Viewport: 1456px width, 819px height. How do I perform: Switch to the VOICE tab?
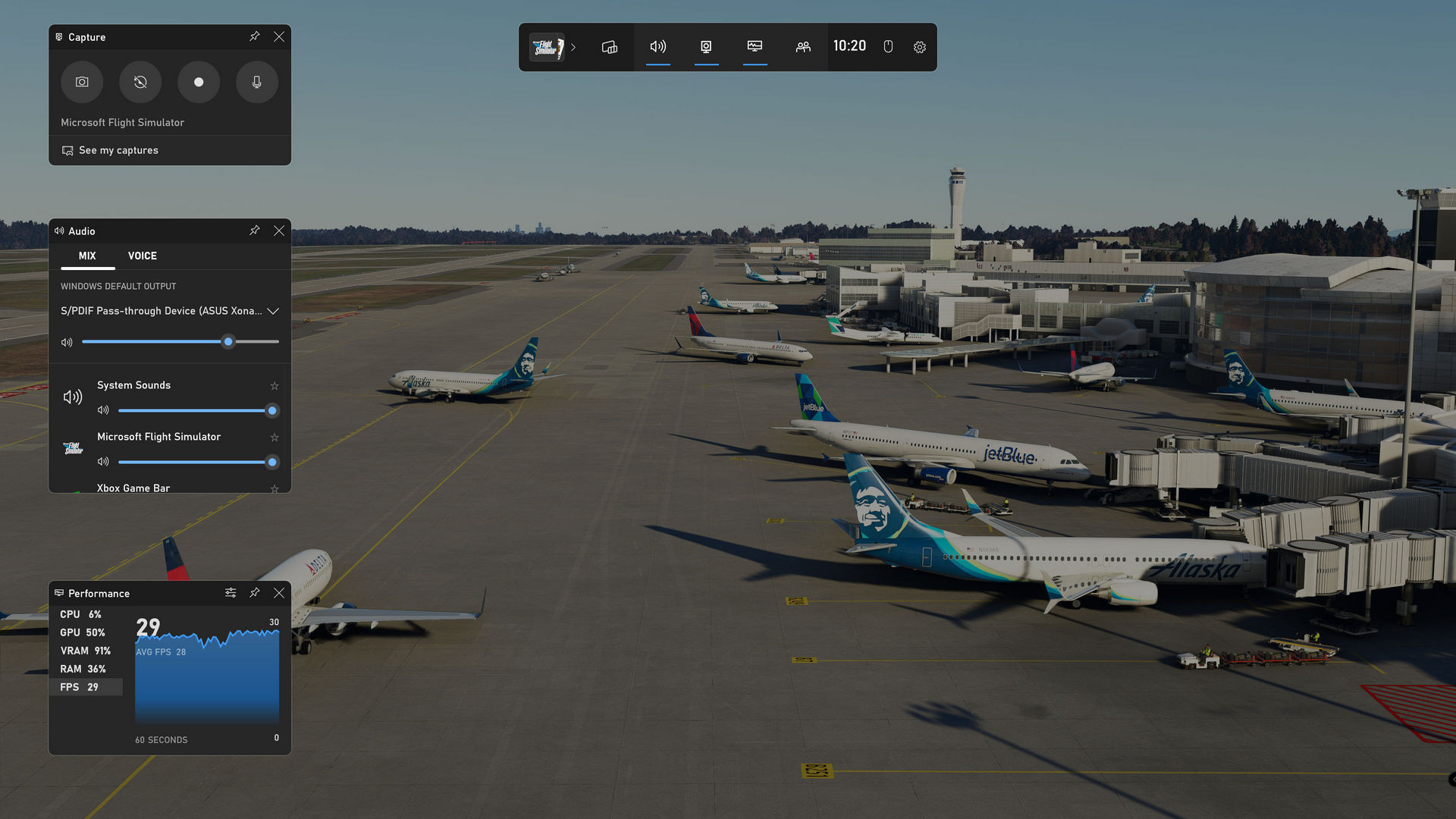coord(142,256)
